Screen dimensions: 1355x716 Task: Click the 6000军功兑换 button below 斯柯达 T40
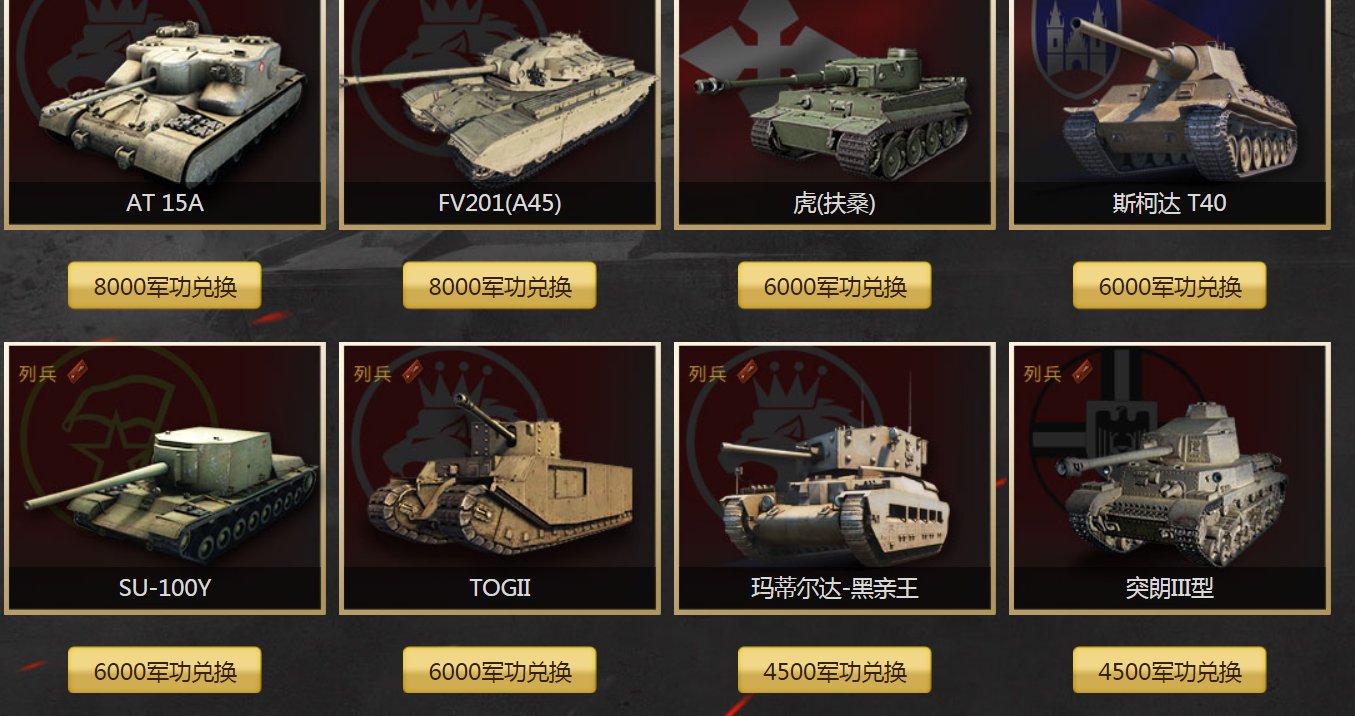click(1169, 287)
